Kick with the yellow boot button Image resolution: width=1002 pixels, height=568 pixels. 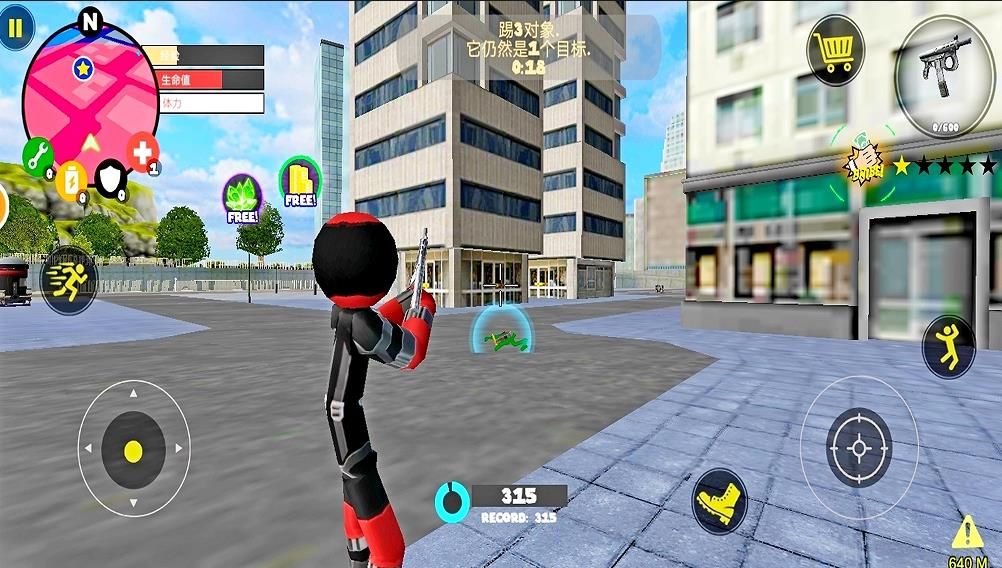click(x=719, y=498)
